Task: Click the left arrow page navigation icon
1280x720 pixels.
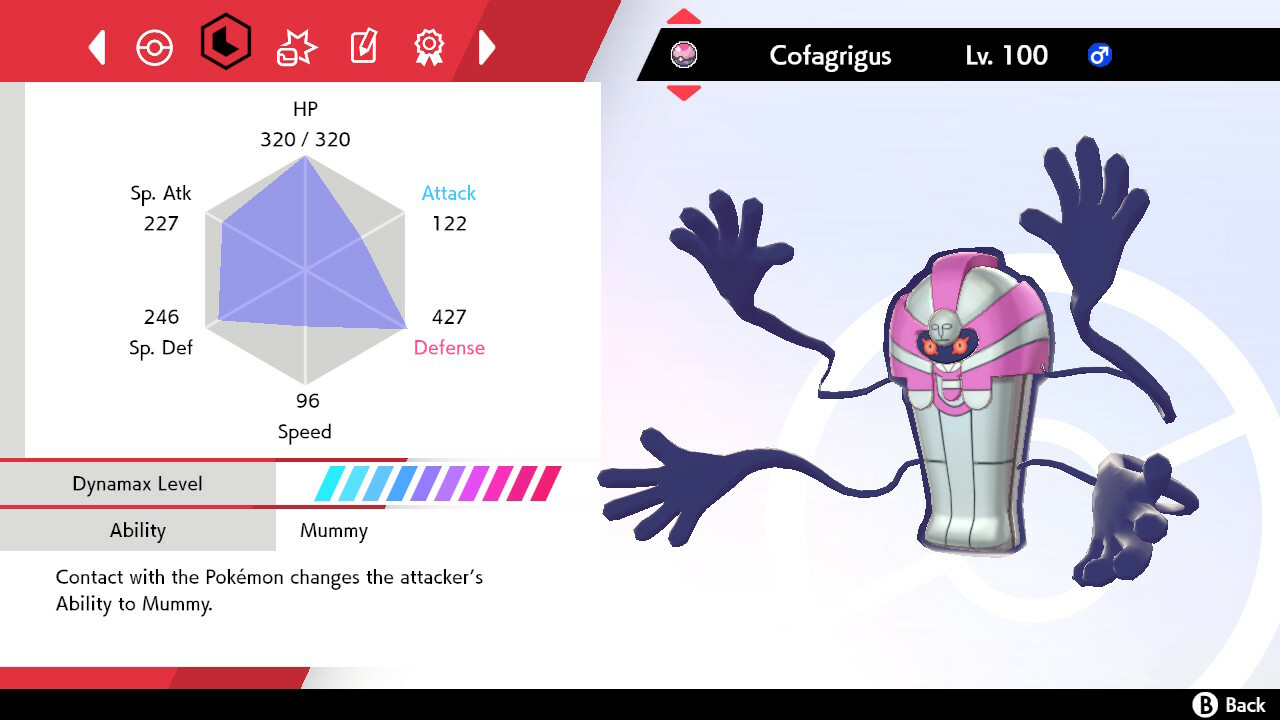Action: pos(97,46)
